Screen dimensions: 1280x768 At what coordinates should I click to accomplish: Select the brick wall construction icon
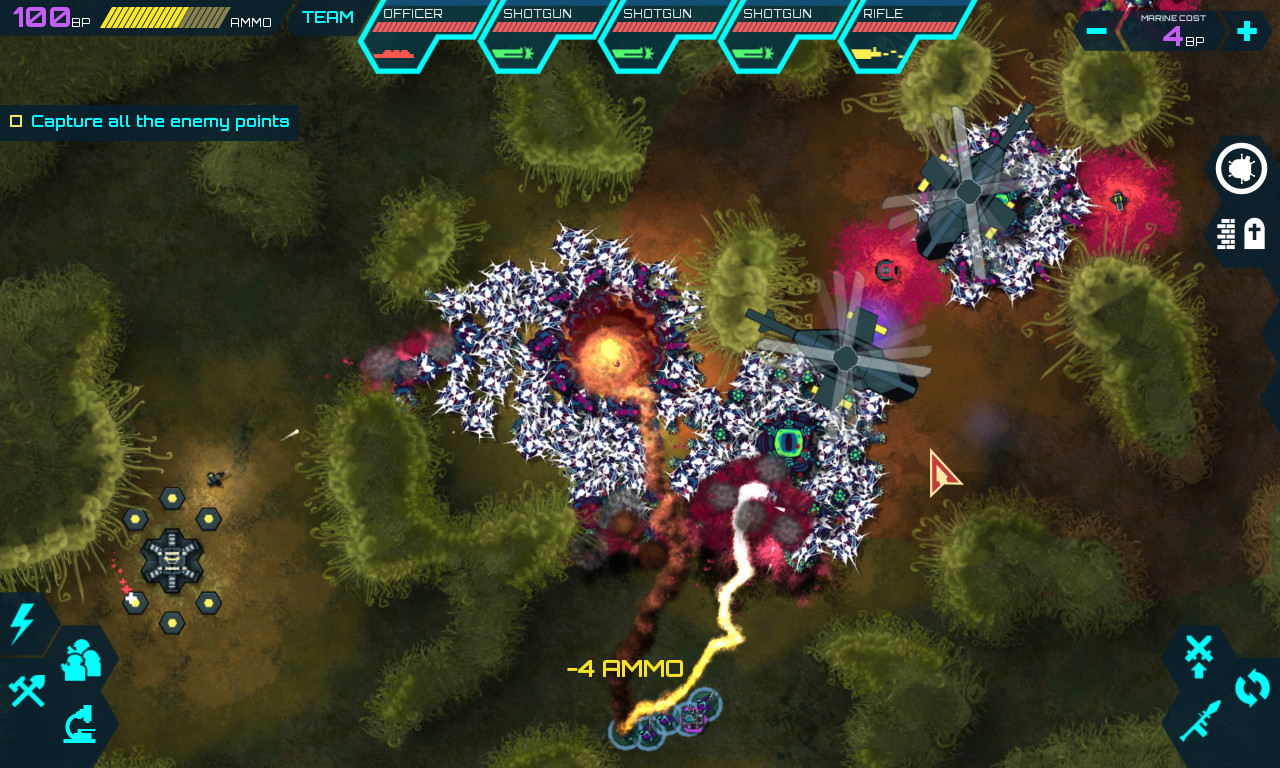point(1225,234)
